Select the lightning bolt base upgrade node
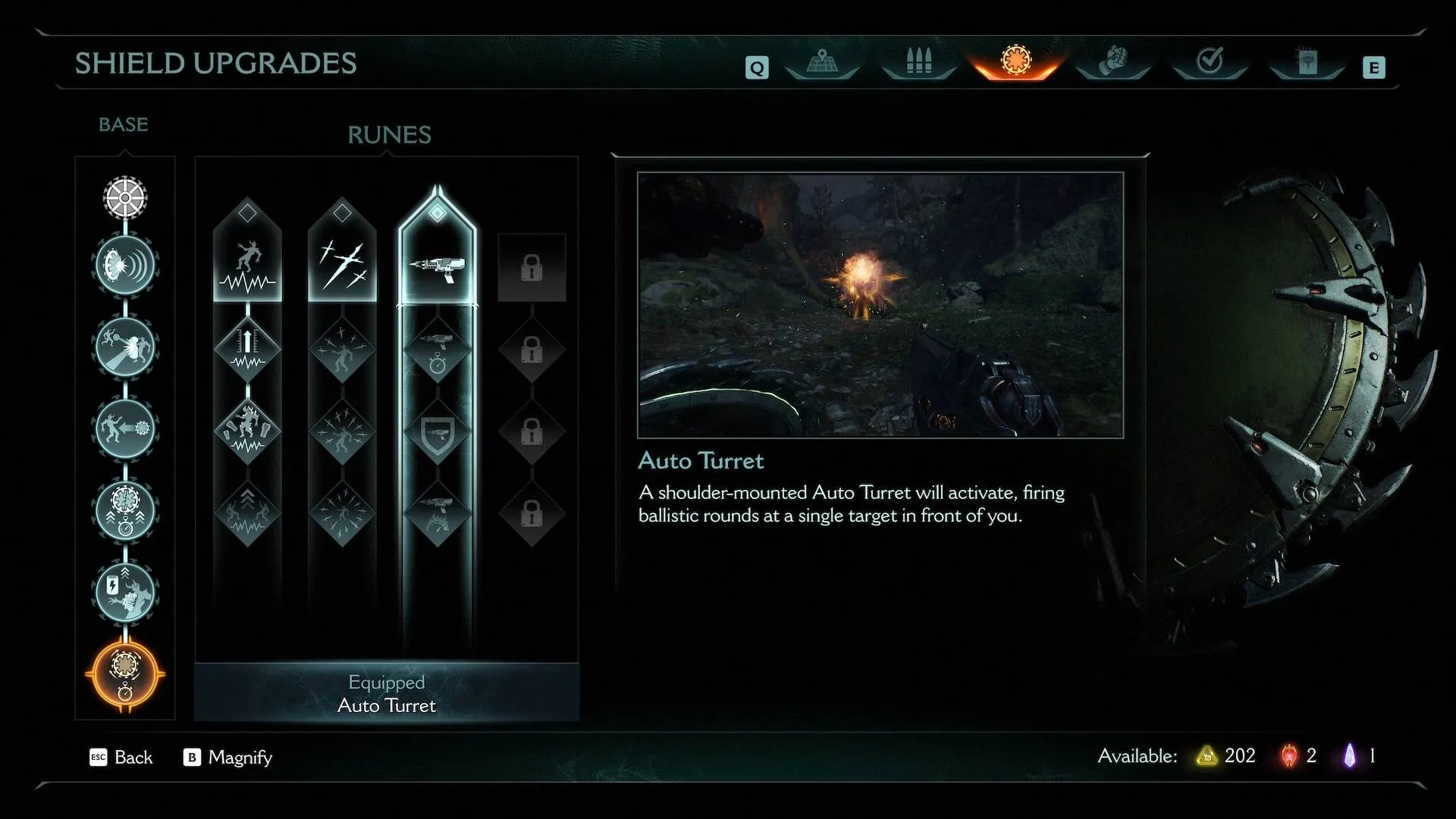The image size is (1456, 819). (x=125, y=591)
